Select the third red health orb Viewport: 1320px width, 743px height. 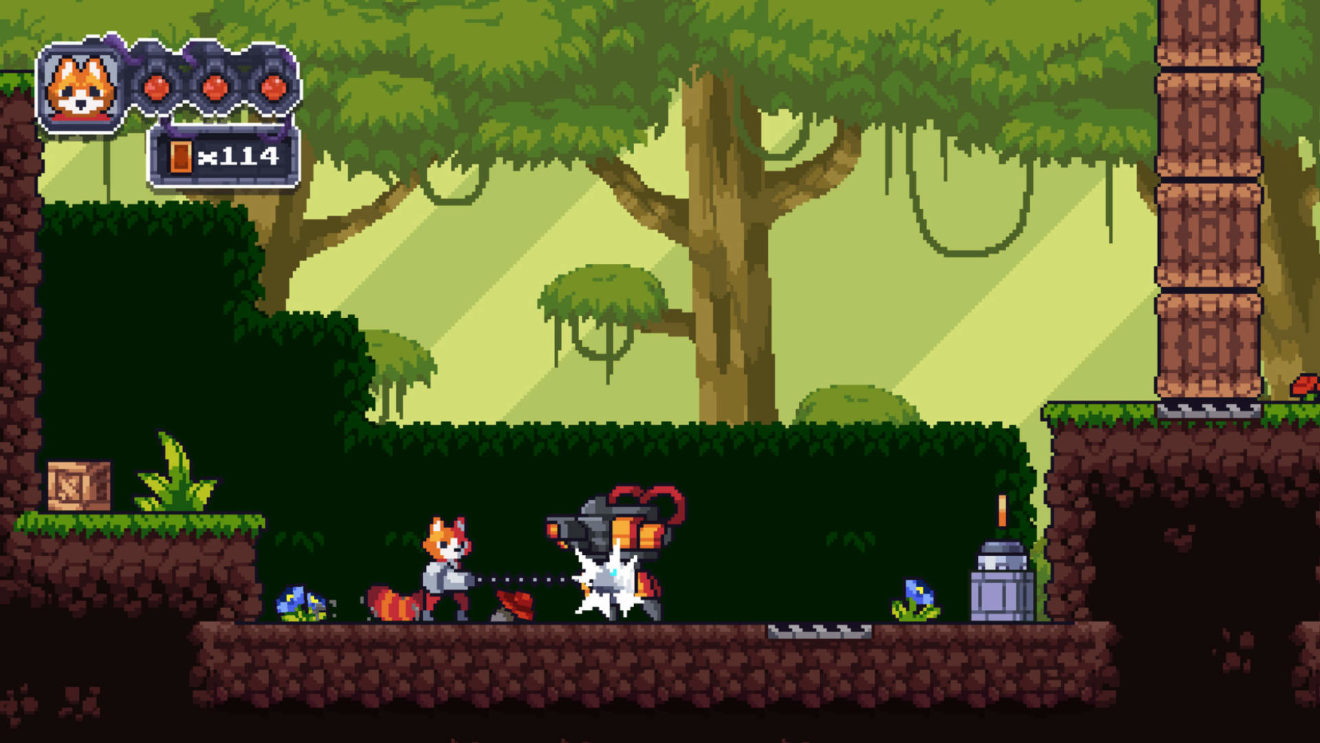[x=273, y=87]
